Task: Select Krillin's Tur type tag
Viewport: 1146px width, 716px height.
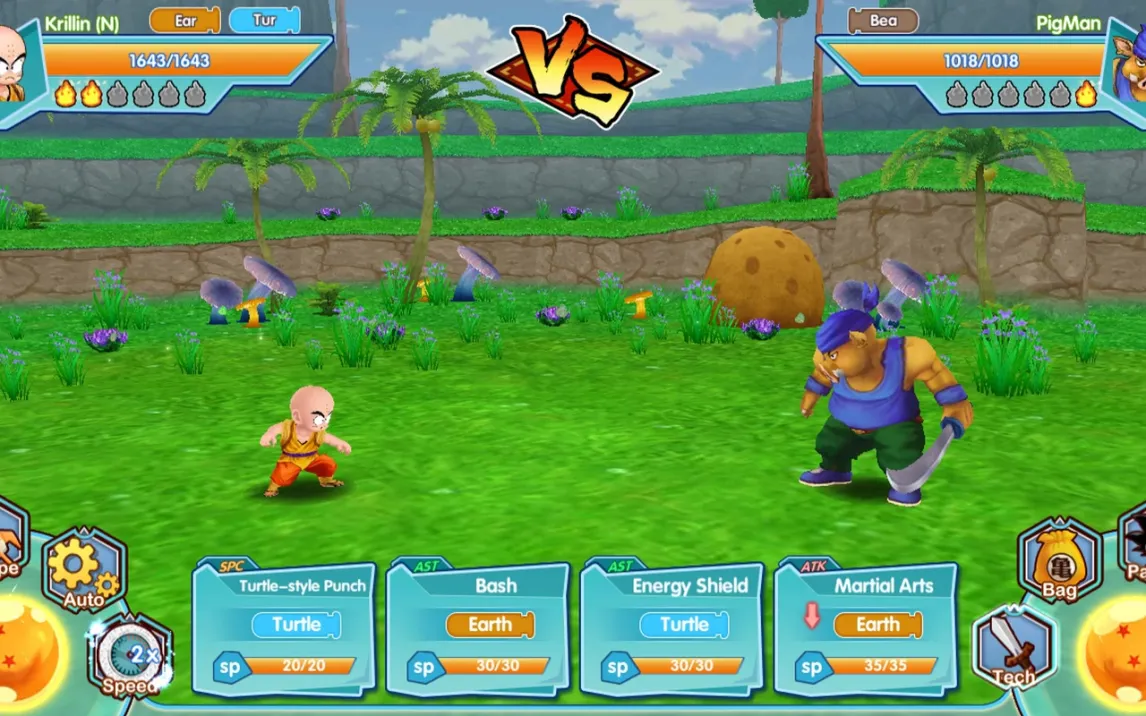Action: click(264, 20)
